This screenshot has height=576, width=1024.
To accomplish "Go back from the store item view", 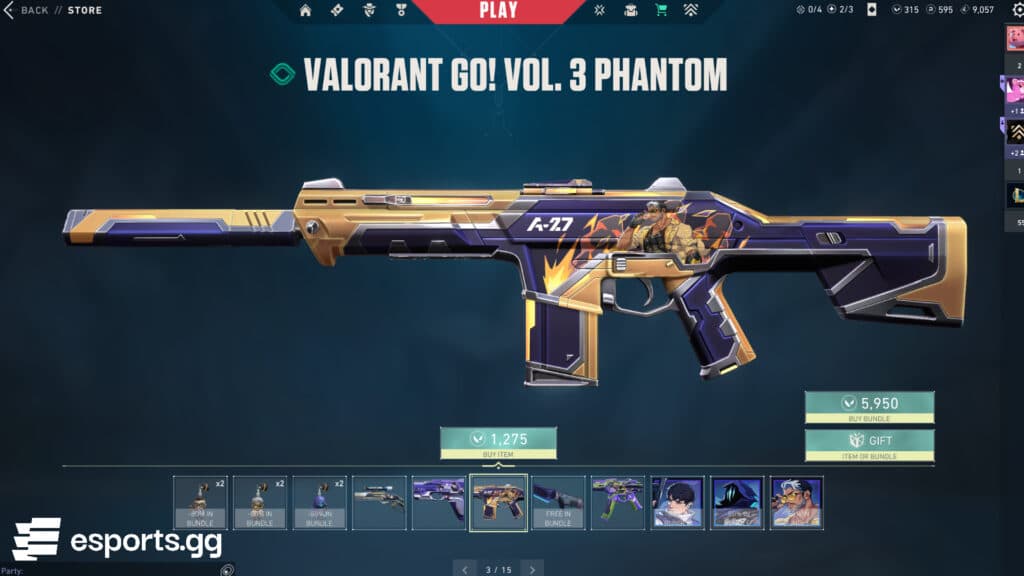I will 28,10.
